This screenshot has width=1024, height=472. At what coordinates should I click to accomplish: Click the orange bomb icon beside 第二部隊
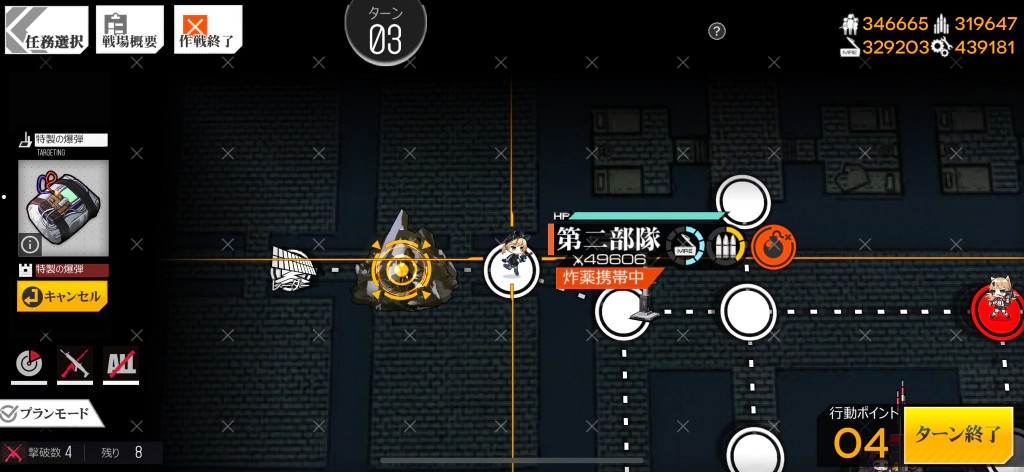point(771,243)
